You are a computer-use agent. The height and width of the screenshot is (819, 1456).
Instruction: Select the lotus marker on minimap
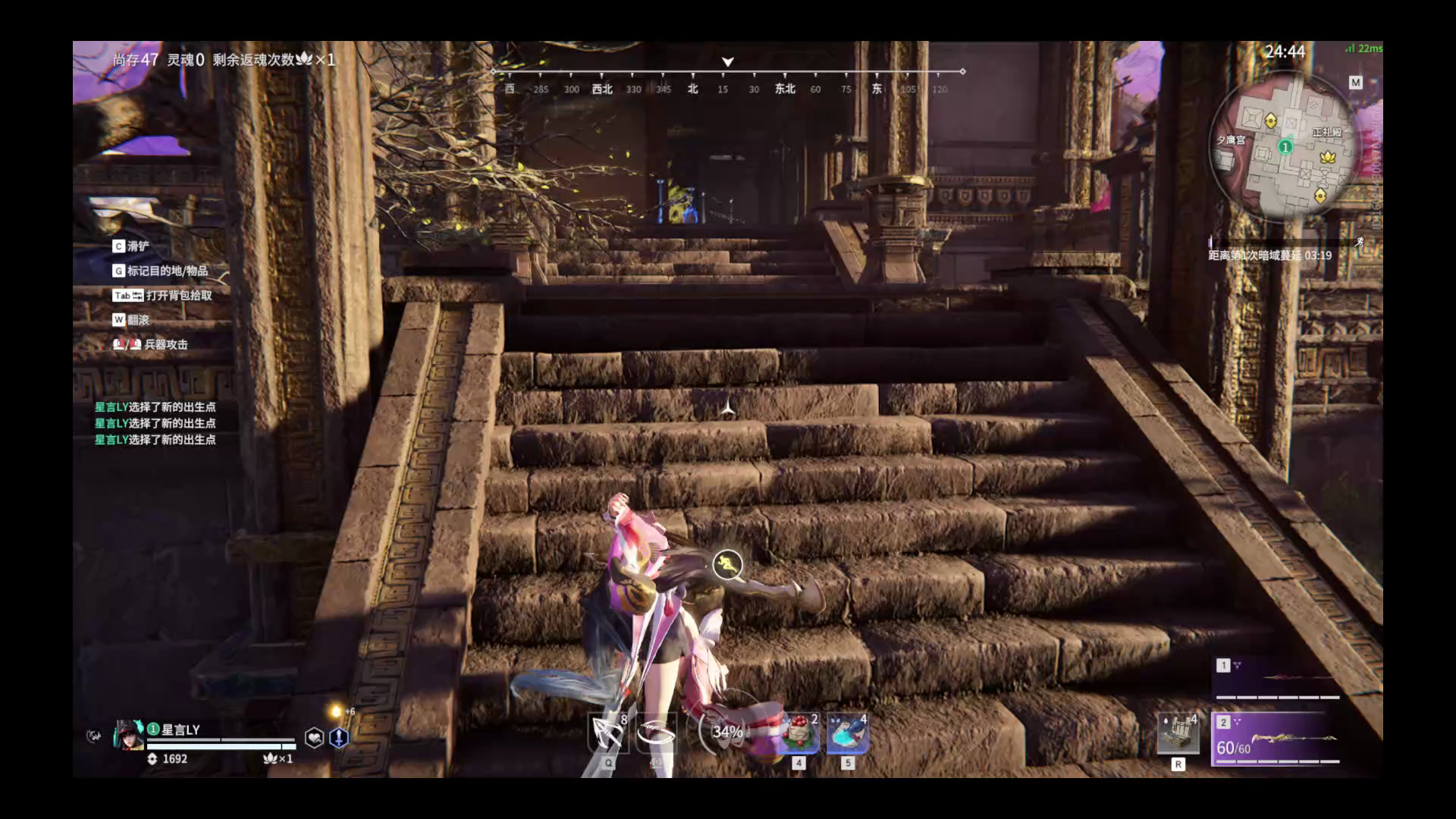(1327, 157)
